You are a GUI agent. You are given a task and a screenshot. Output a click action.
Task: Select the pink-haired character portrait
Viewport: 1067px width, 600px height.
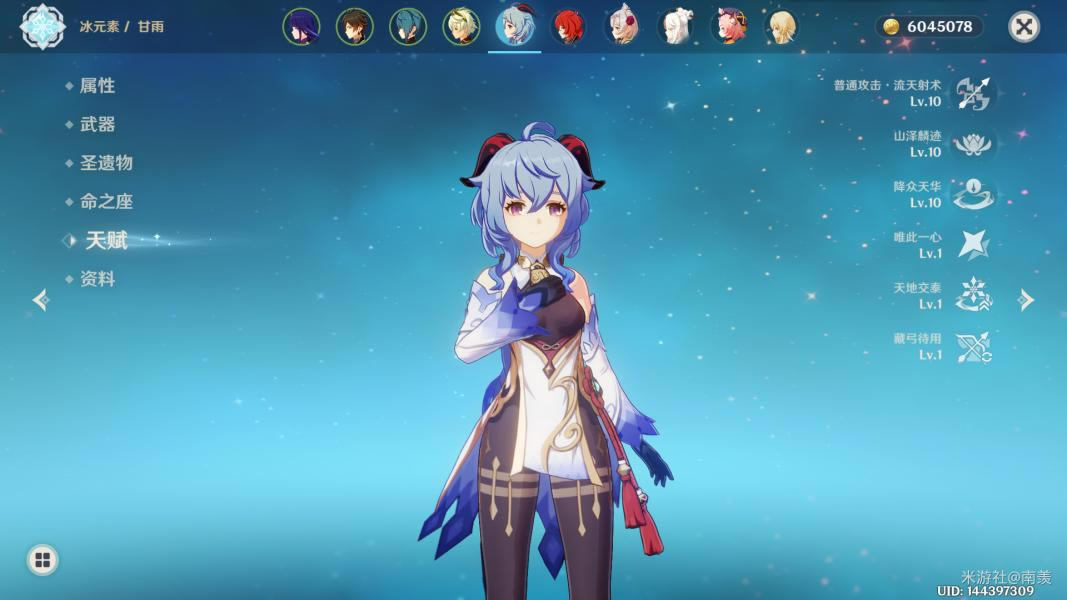pos(728,27)
